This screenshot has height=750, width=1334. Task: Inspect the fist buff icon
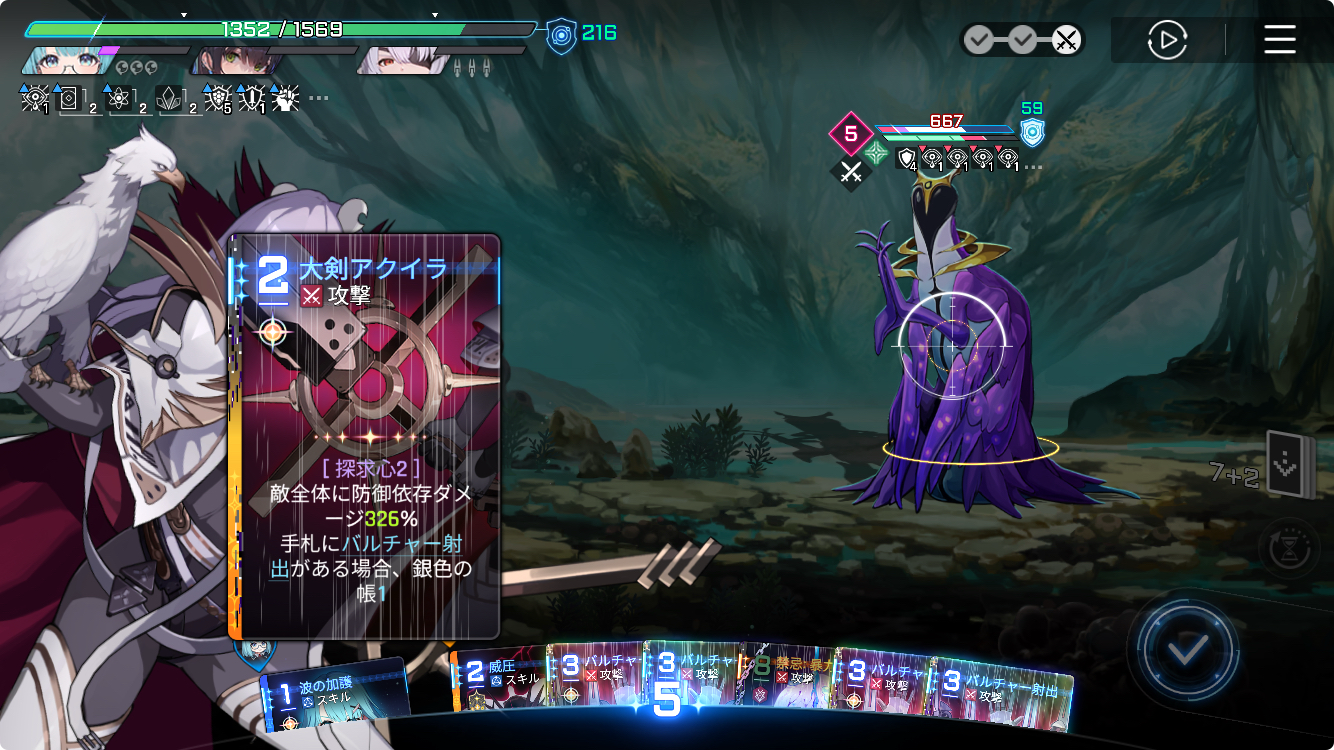(286, 98)
